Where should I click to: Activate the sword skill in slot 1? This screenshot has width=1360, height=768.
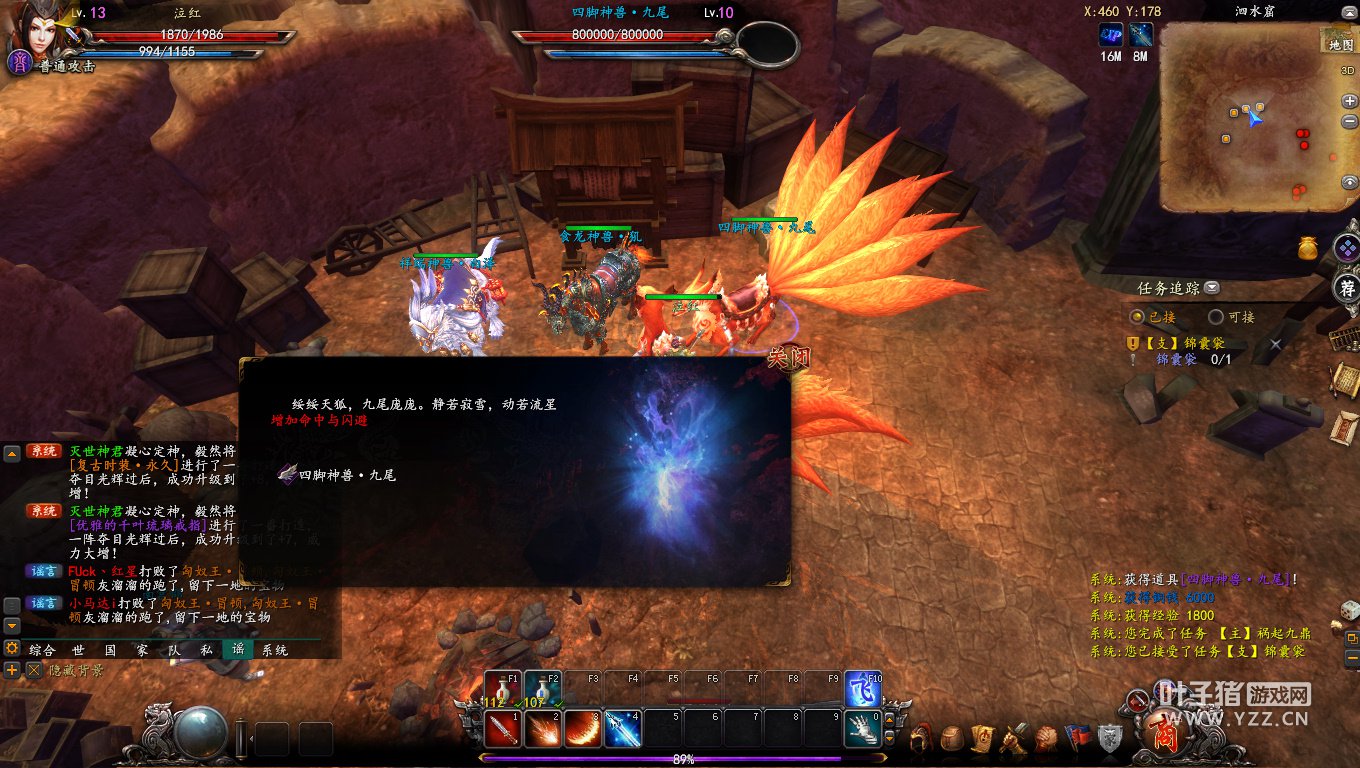[x=501, y=729]
